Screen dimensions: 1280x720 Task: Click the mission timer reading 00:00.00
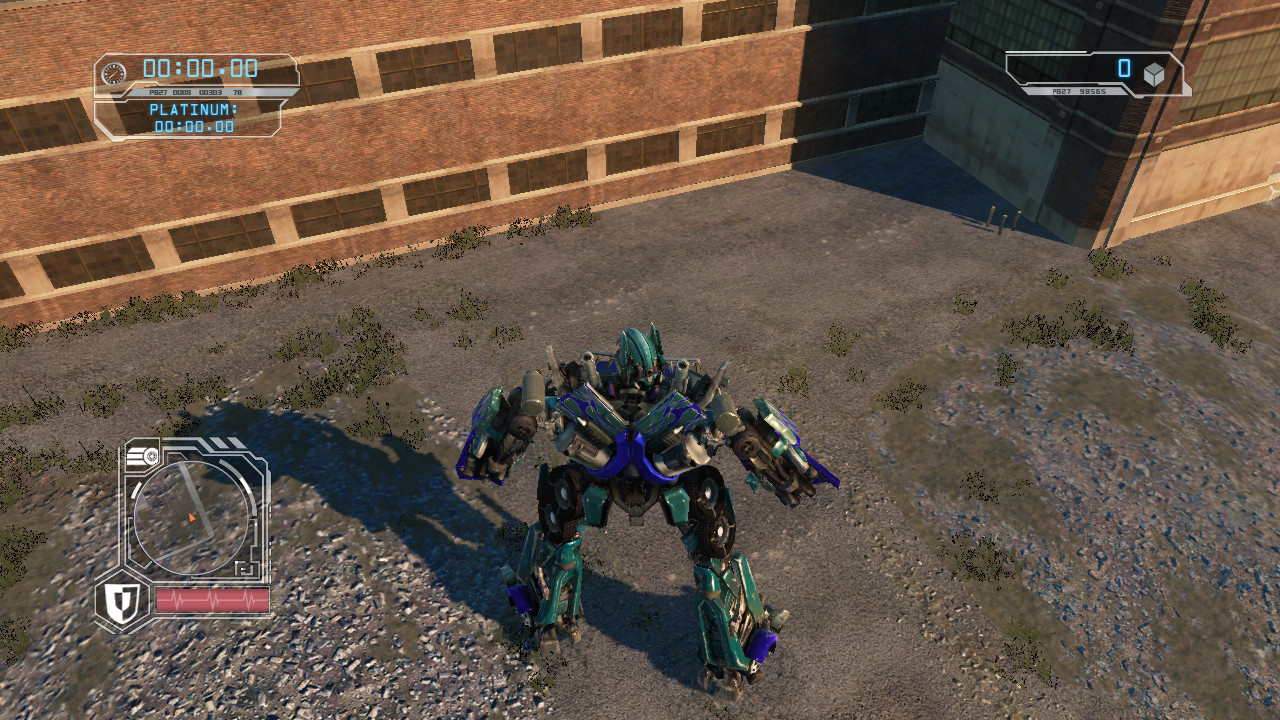(200, 68)
